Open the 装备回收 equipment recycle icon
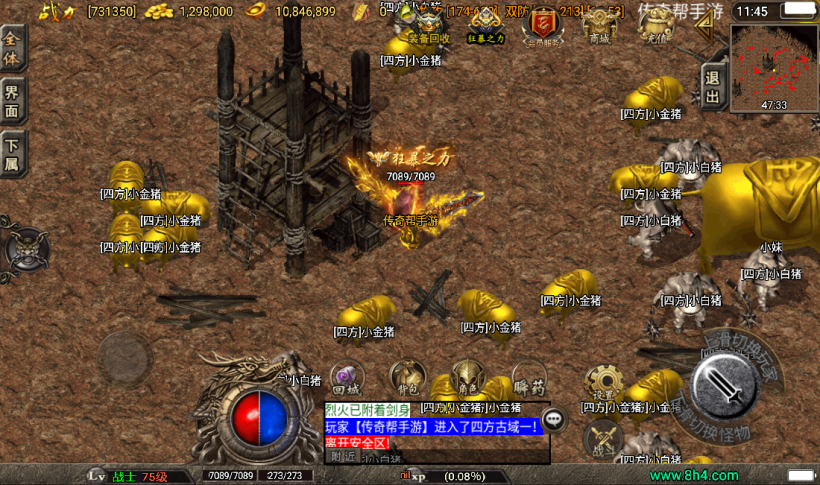Screen dimensions: 820x485 [430, 26]
